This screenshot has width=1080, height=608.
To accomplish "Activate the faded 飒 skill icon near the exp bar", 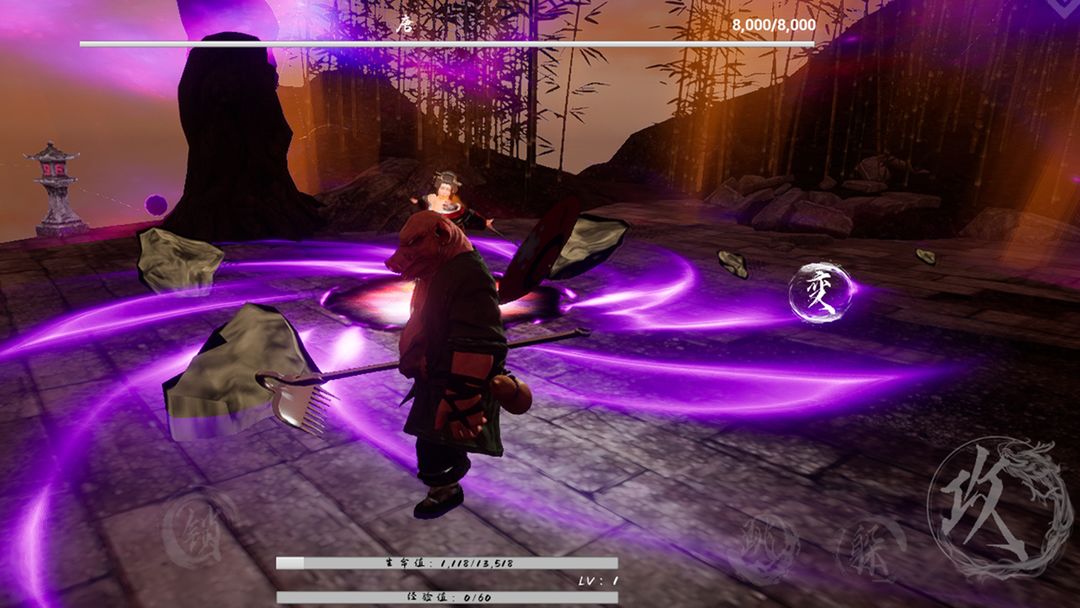I will coord(767,549).
